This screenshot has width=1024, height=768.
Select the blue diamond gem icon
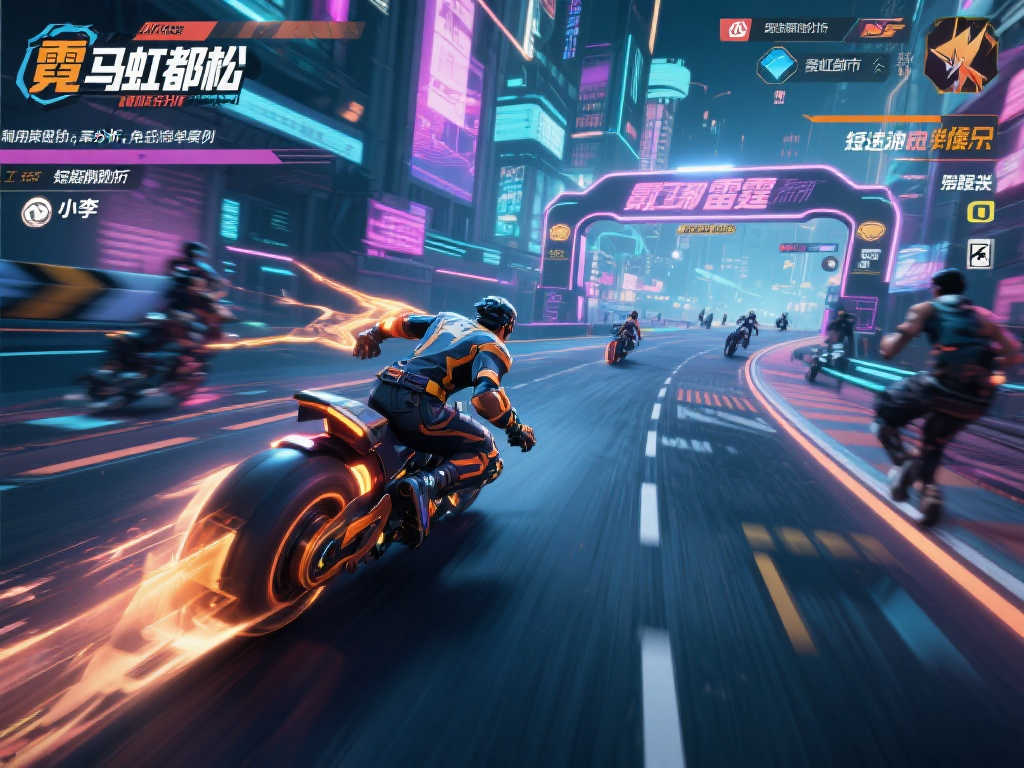pos(775,66)
